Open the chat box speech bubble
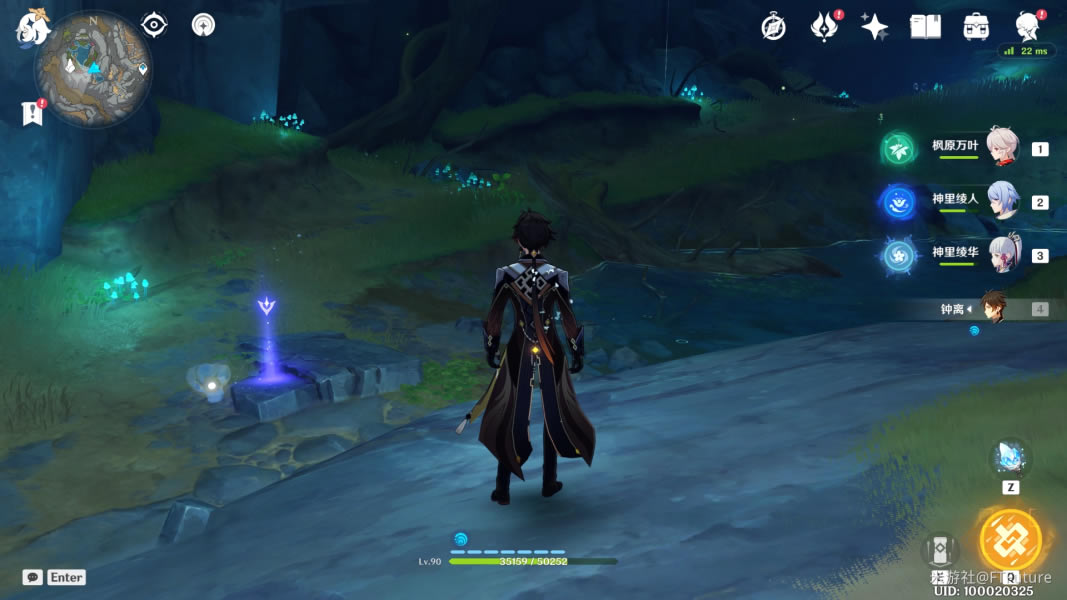 click(33, 577)
